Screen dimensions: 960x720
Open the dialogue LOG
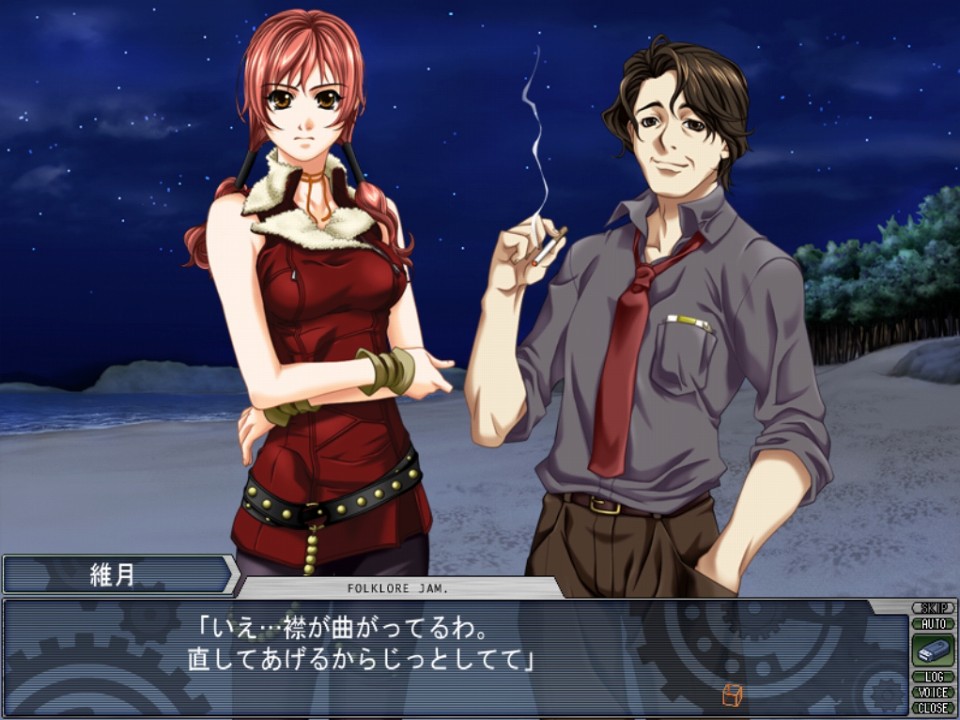[x=932, y=677]
